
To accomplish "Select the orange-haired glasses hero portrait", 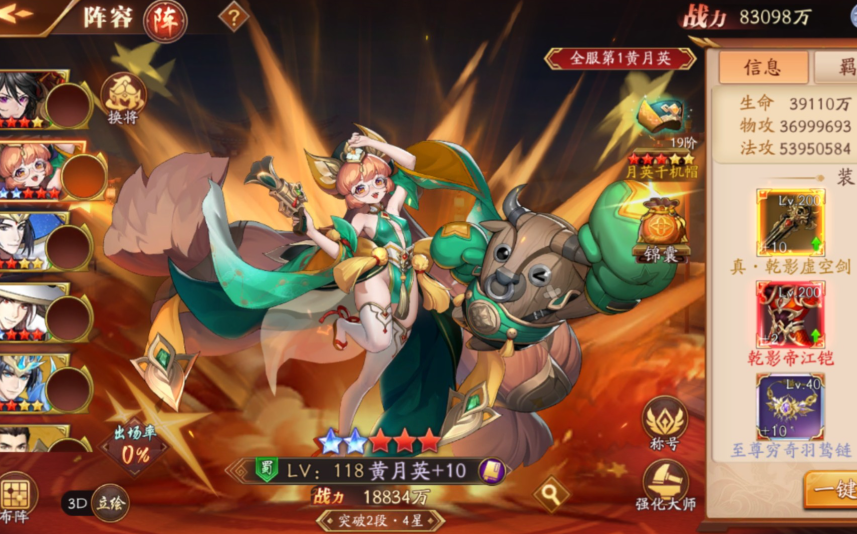I will pyautogui.click(x=27, y=168).
